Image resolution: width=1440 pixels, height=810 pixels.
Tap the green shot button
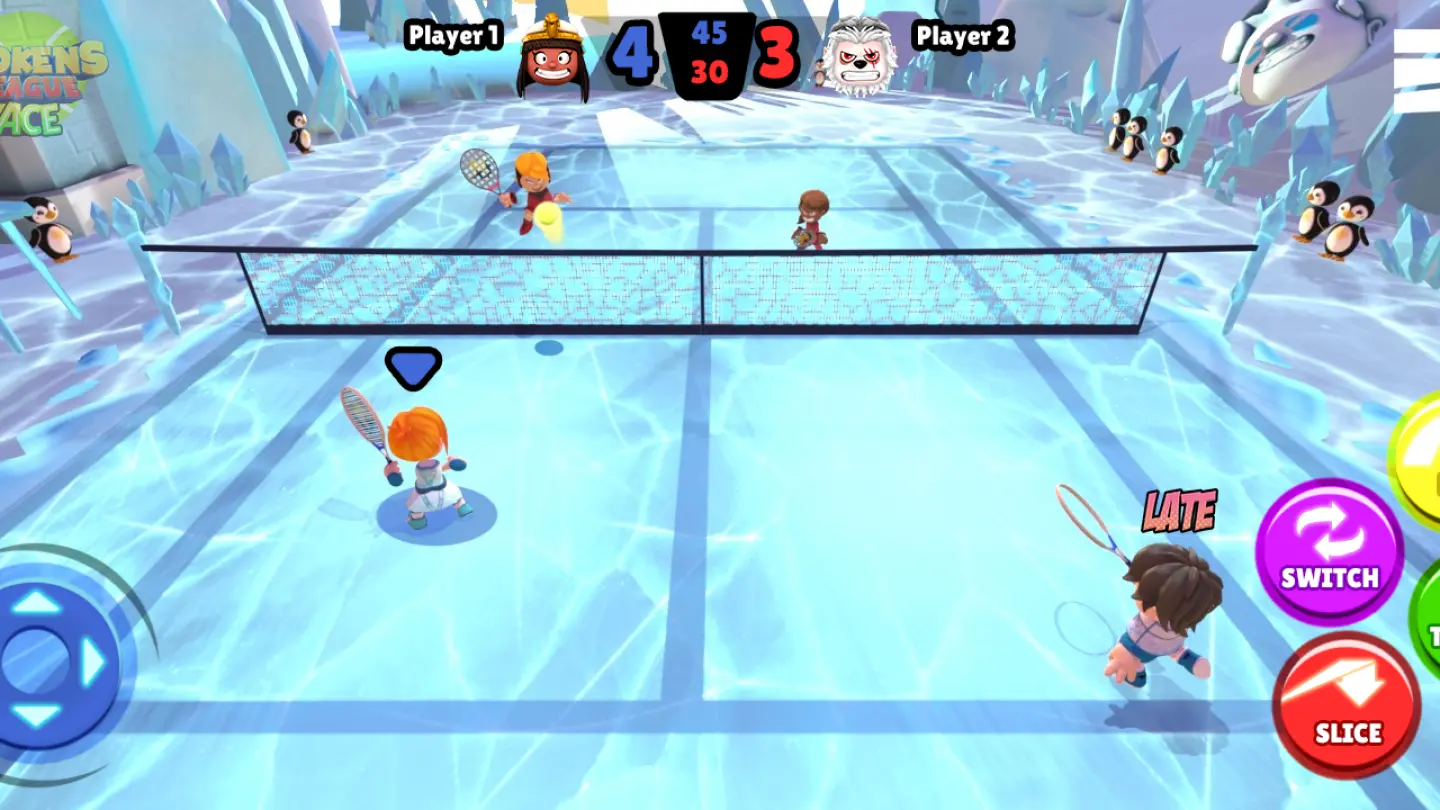click(x=1427, y=621)
